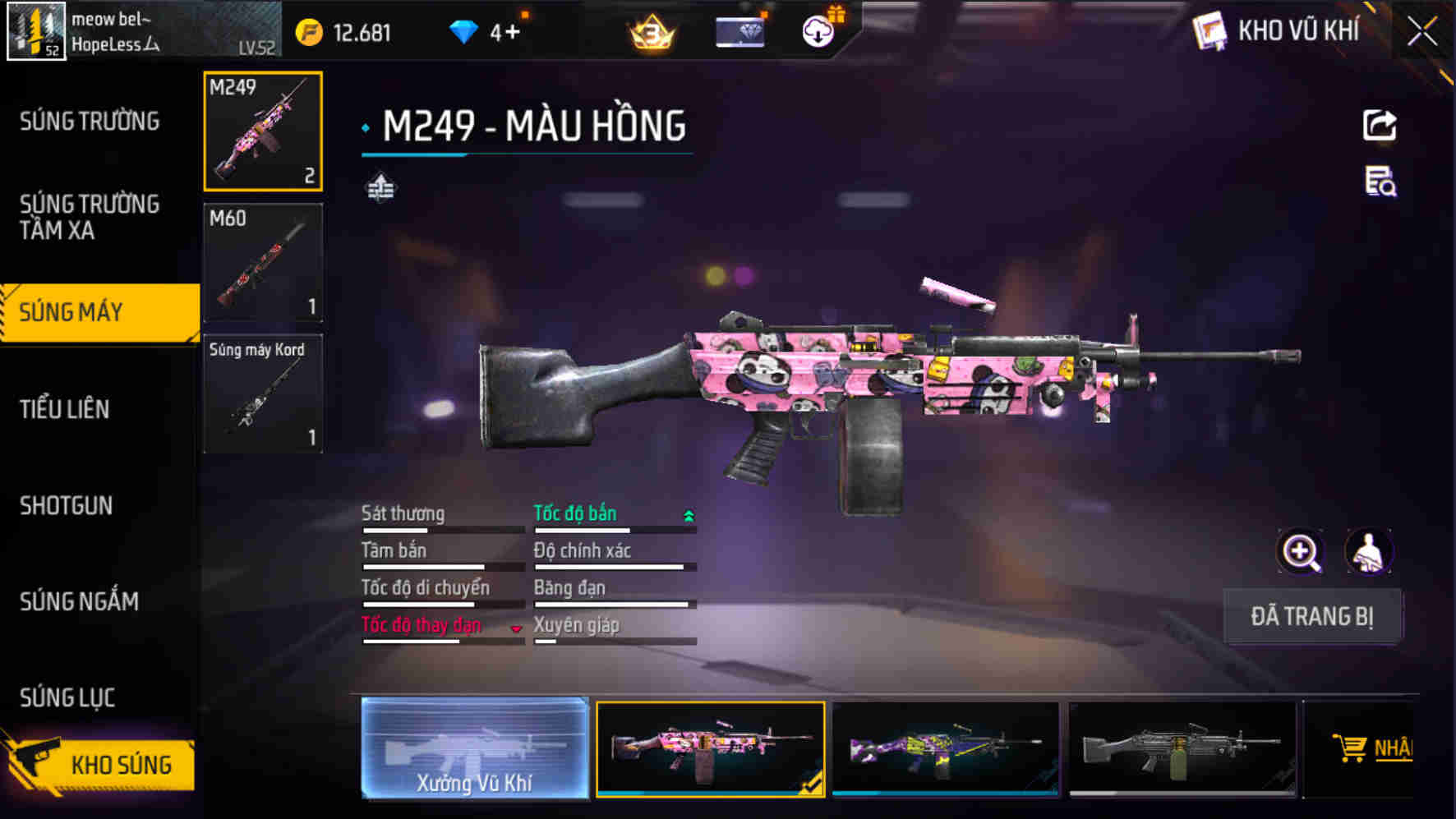Toggle equip state with ĐÃ TRANG BỊ
1456x819 pixels.
click(1312, 617)
